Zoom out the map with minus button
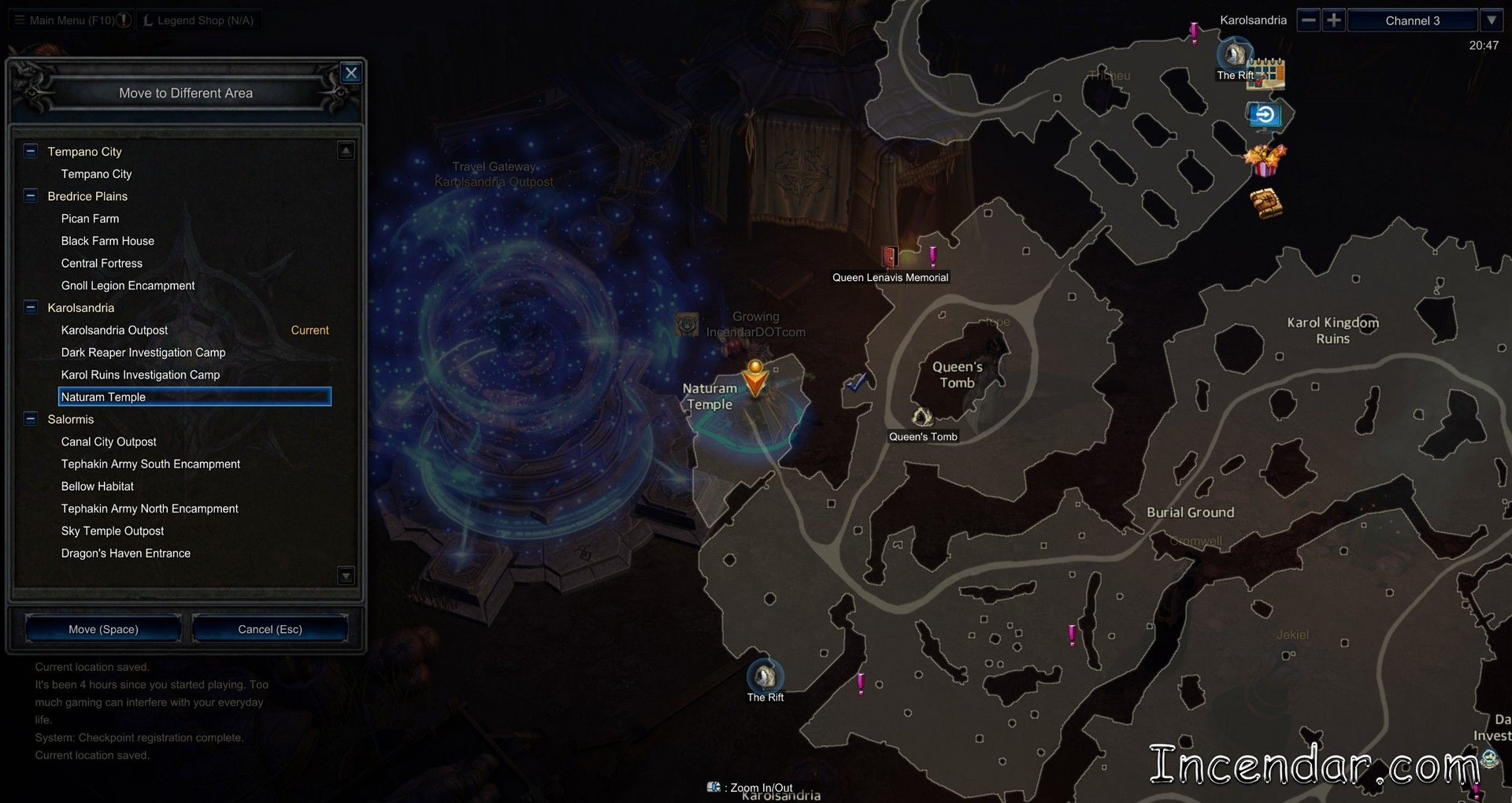 (x=1309, y=20)
